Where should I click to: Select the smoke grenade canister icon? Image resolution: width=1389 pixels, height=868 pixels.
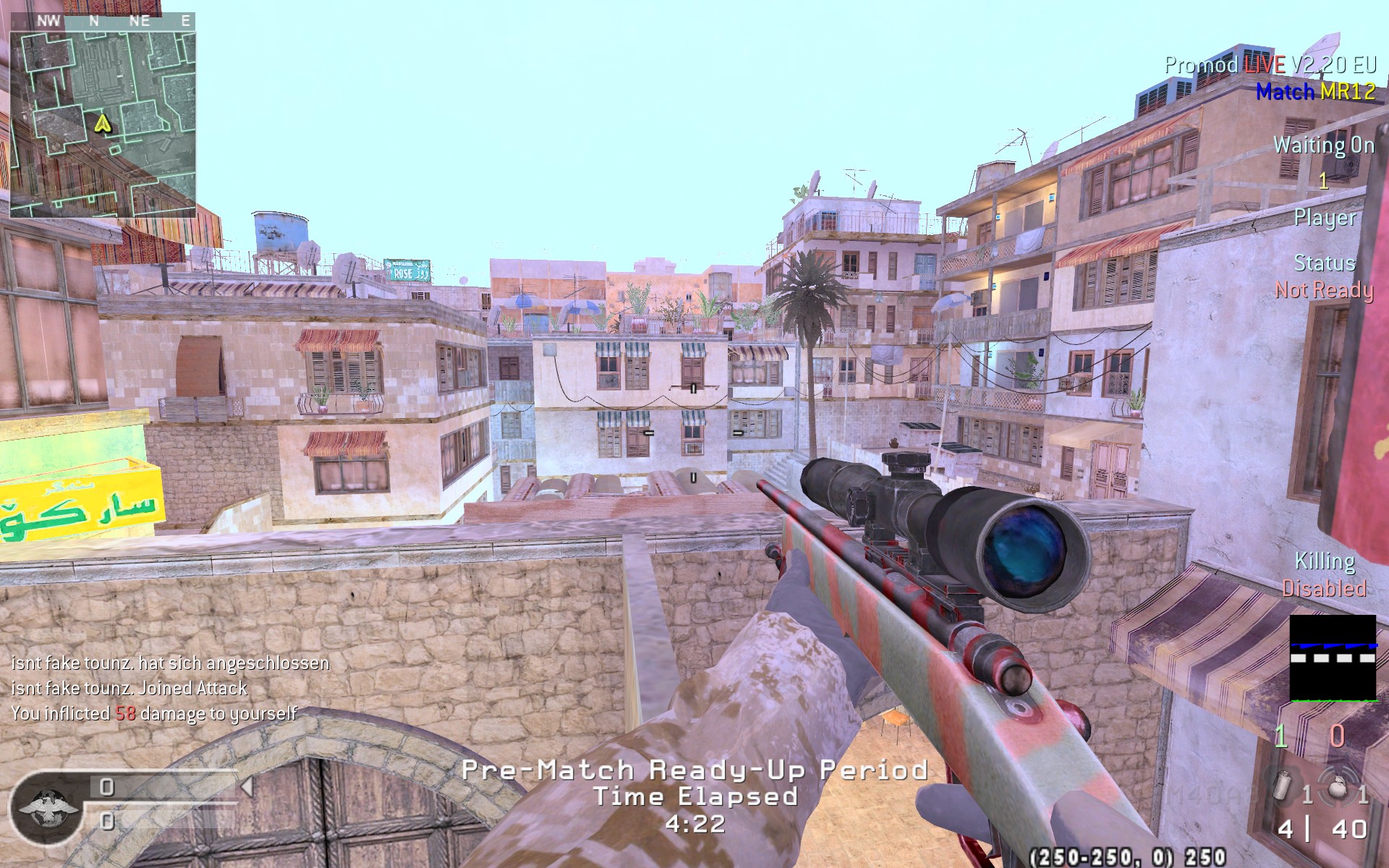point(1282,789)
